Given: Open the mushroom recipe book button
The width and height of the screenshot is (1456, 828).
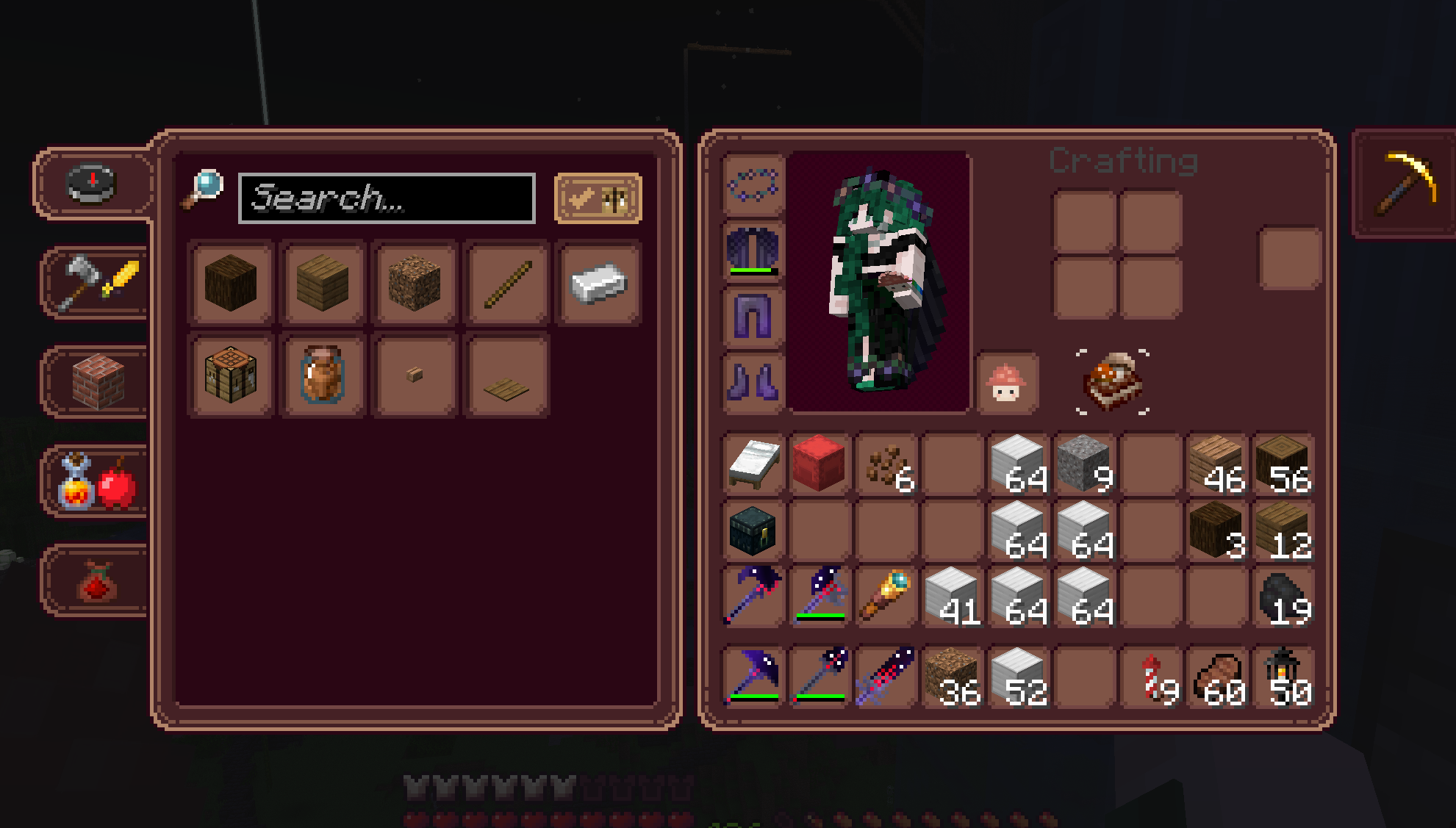Looking at the screenshot, I should [x=1007, y=383].
